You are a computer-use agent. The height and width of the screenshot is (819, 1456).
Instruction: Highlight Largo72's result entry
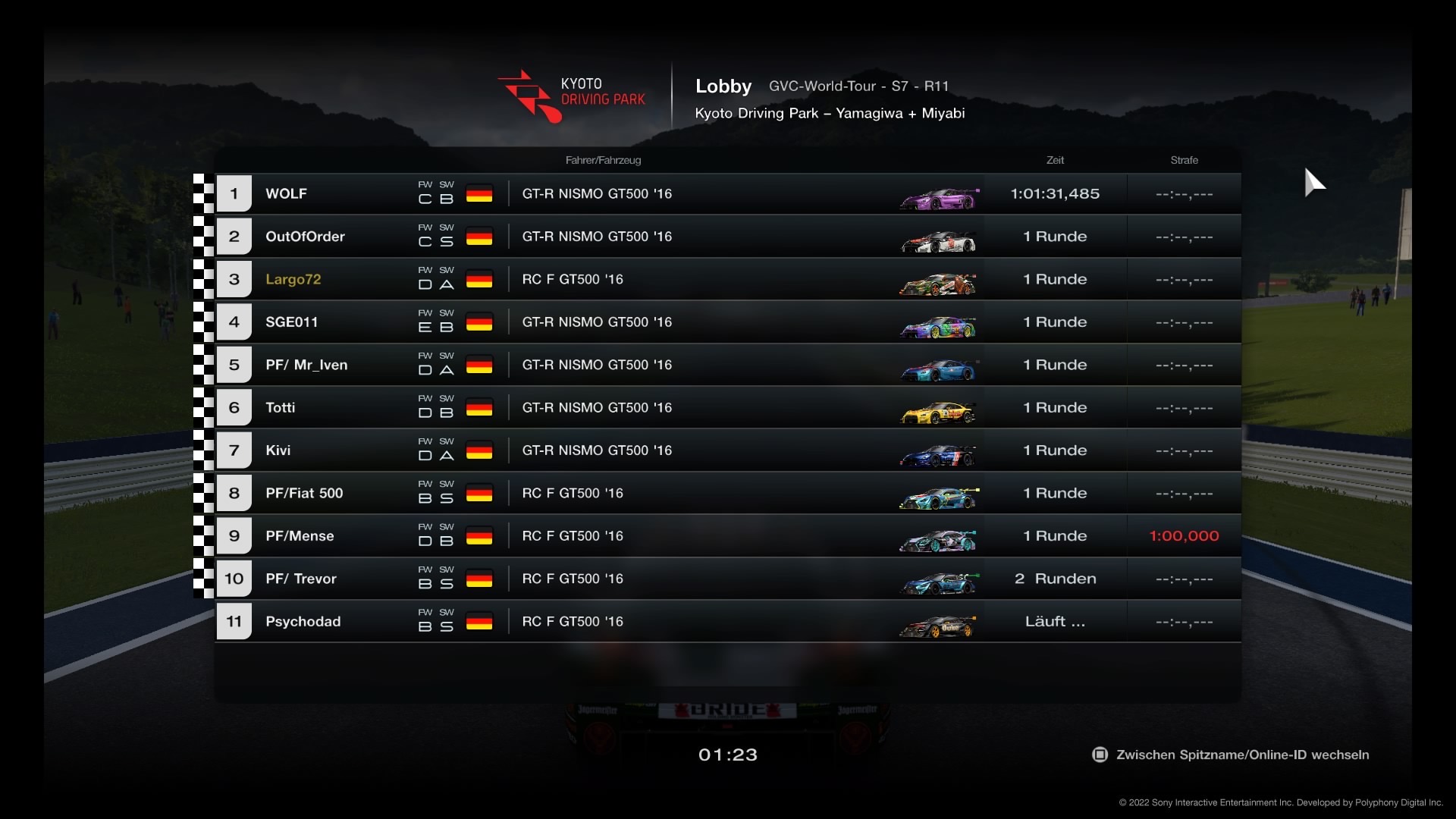click(728, 280)
